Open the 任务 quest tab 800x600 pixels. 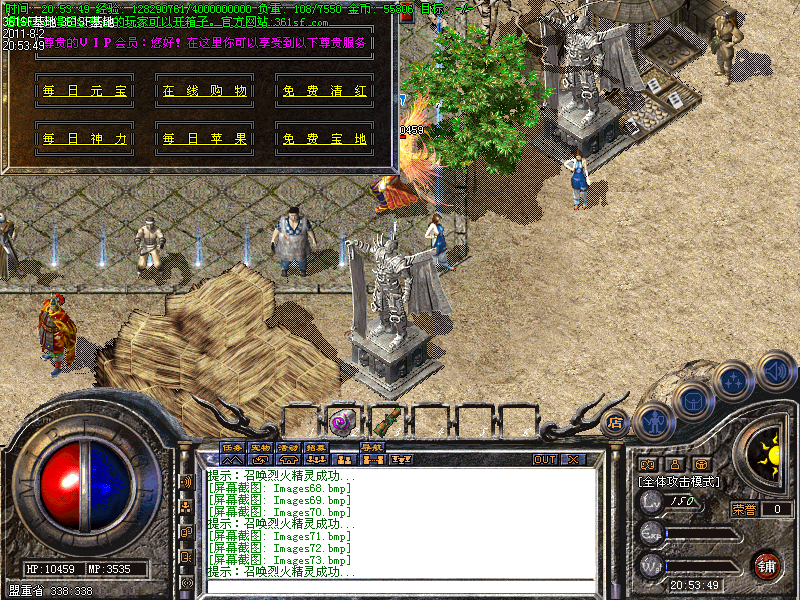[x=232, y=447]
